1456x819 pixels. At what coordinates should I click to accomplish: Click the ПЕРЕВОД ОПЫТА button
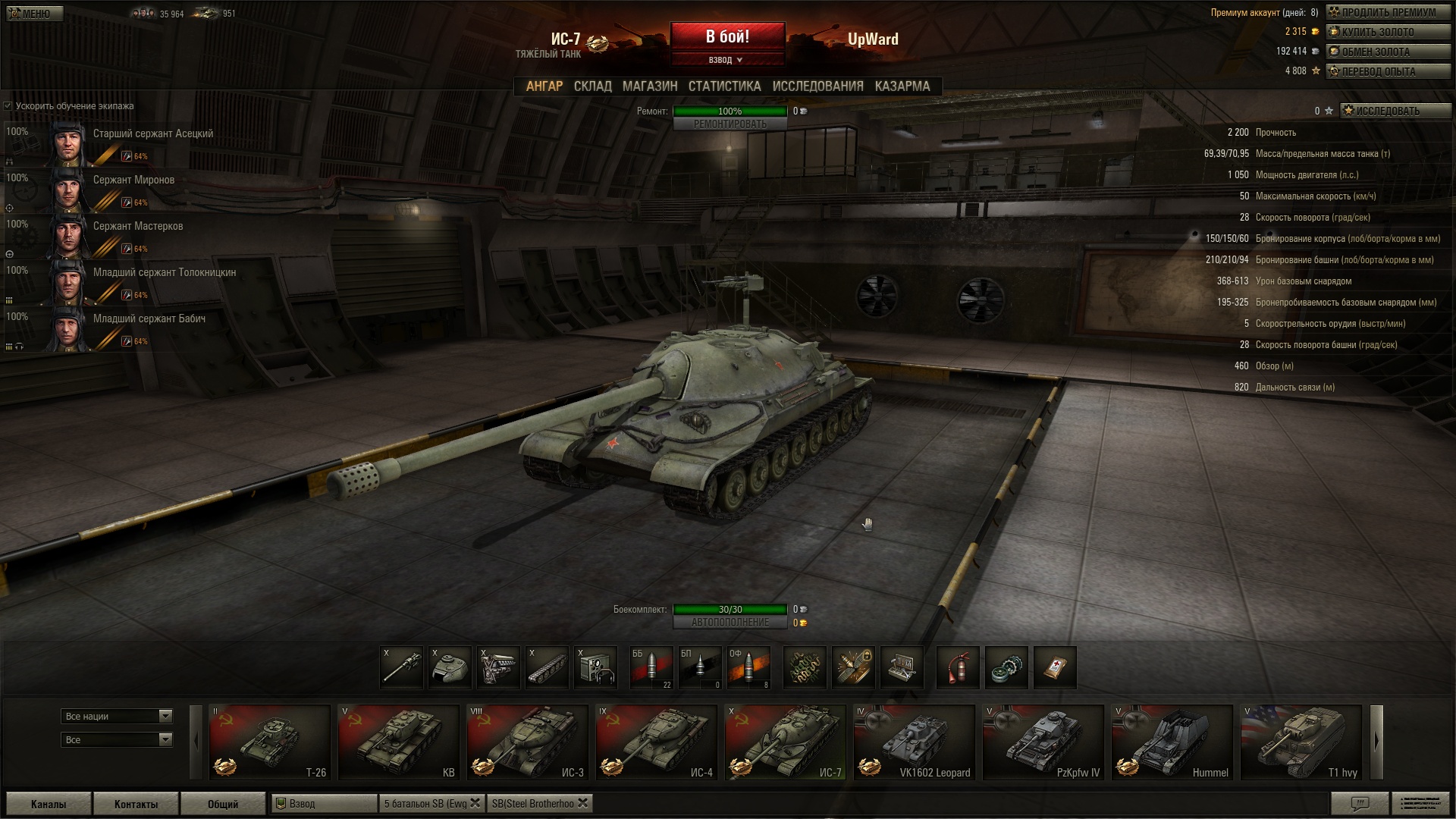point(1388,71)
